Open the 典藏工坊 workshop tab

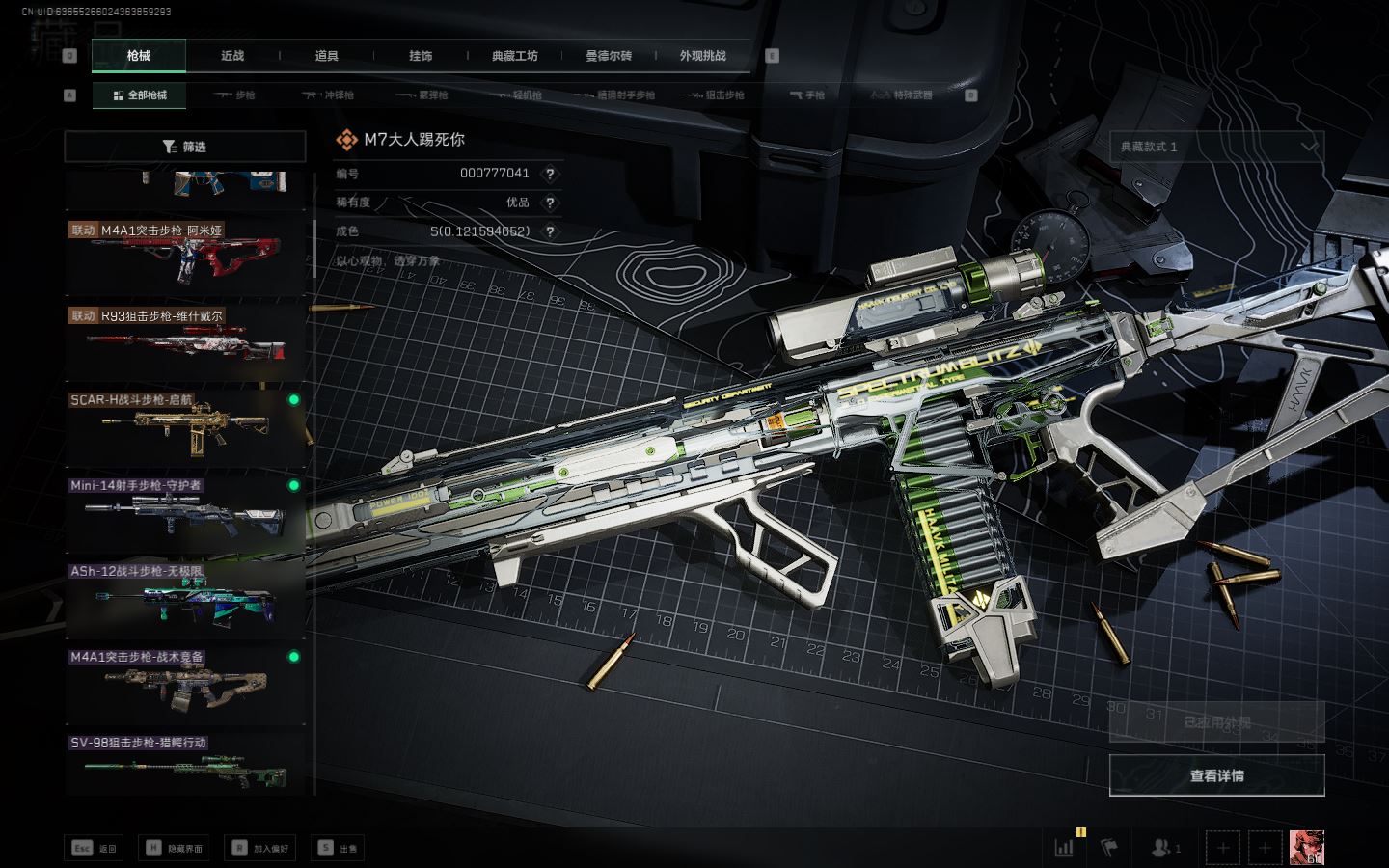(514, 56)
